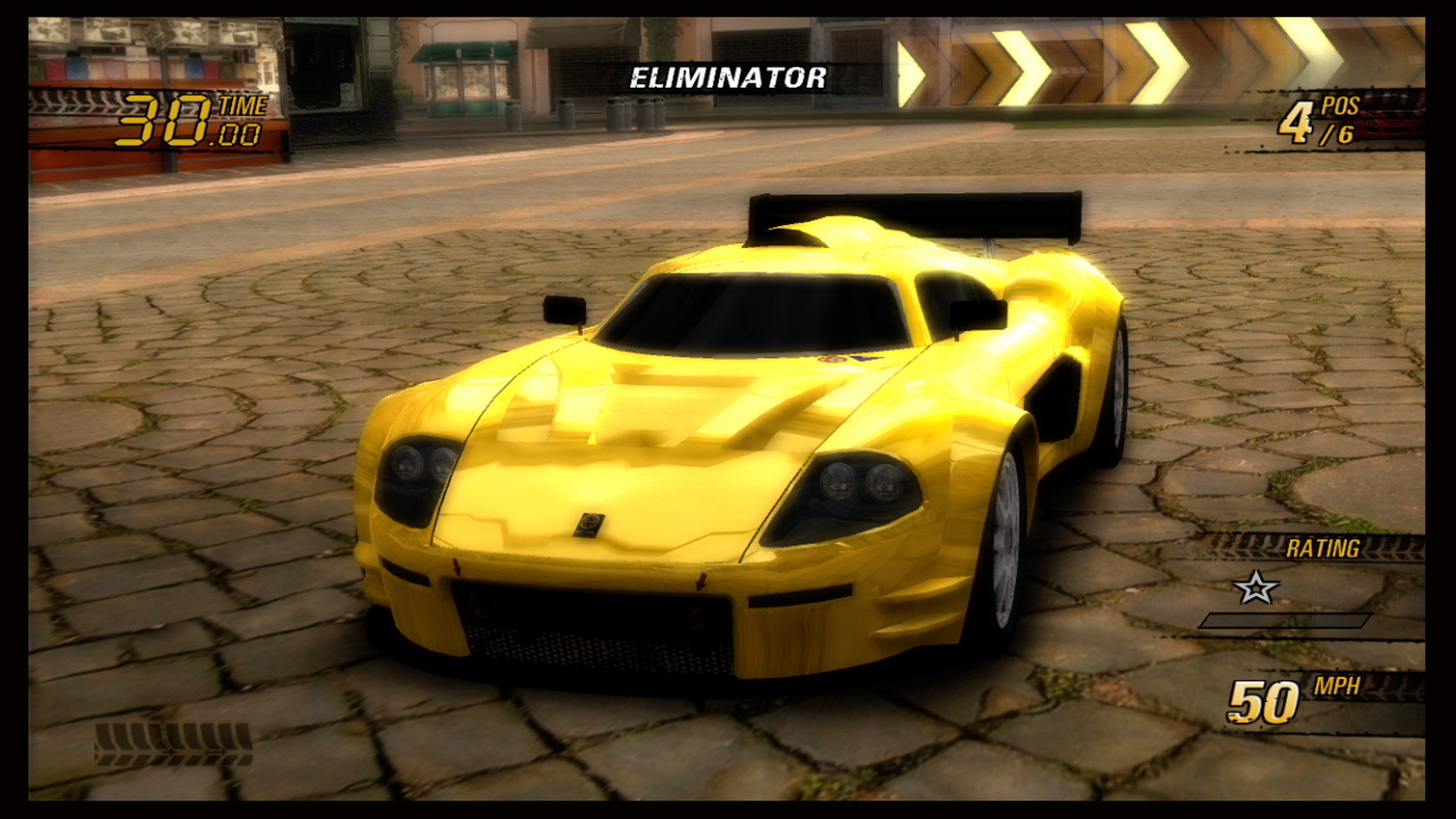Click the Eliminator event title banner
The height and width of the screenshot is (819, 1456).
point(727,77)
